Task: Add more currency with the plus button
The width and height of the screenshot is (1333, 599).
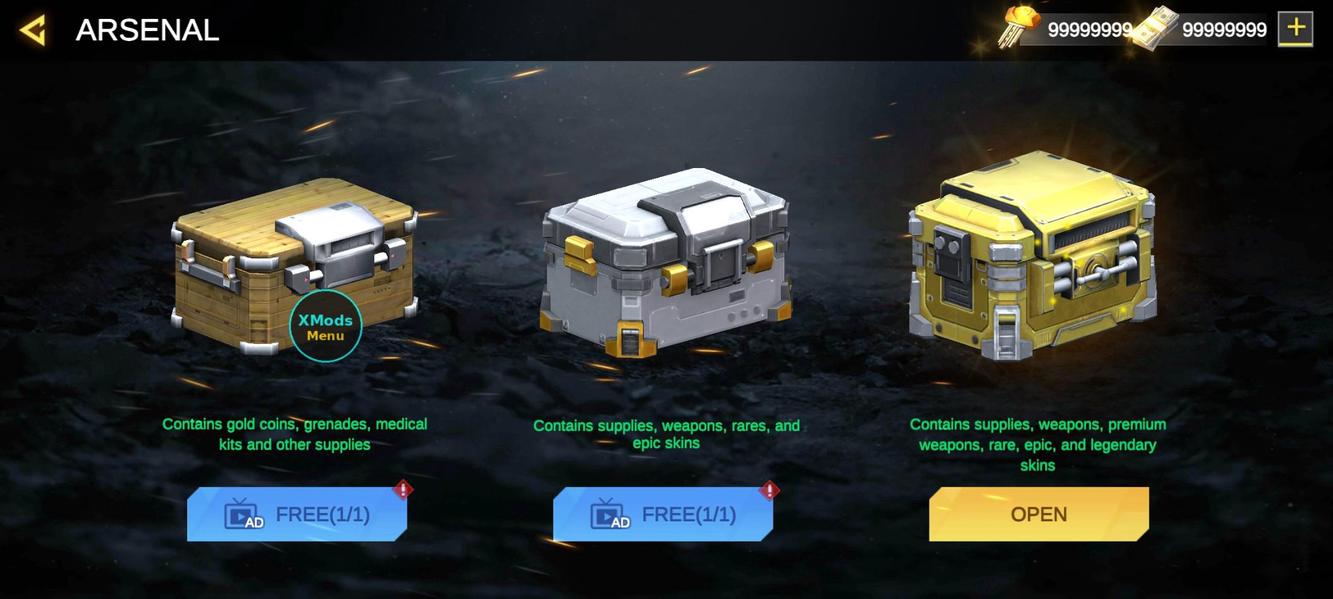Action: tap(1295, 29)
